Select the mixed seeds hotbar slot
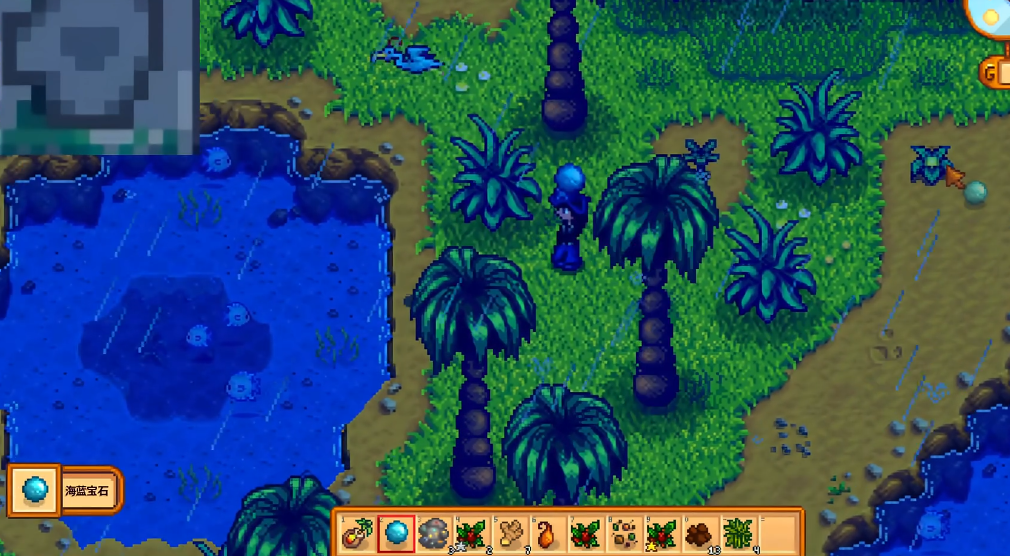 point(624,531)
